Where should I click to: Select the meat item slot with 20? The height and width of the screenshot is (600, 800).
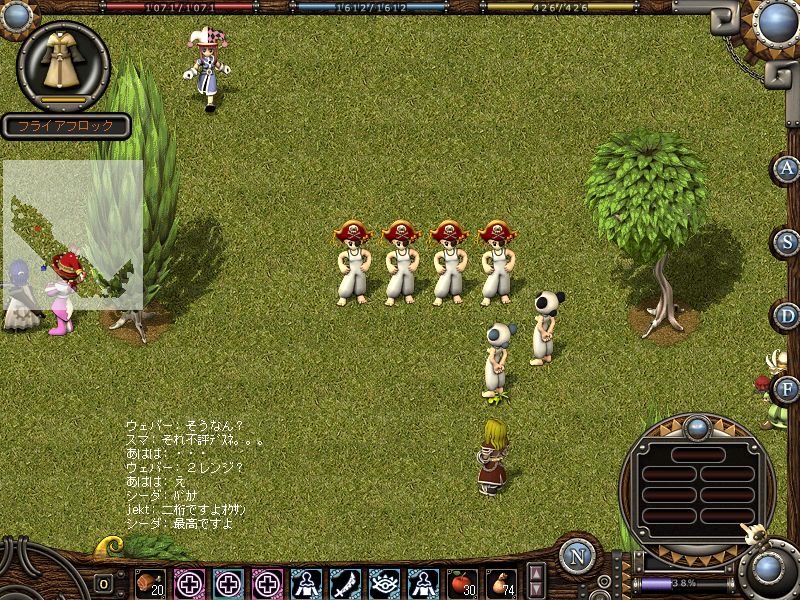click(150, 583)
